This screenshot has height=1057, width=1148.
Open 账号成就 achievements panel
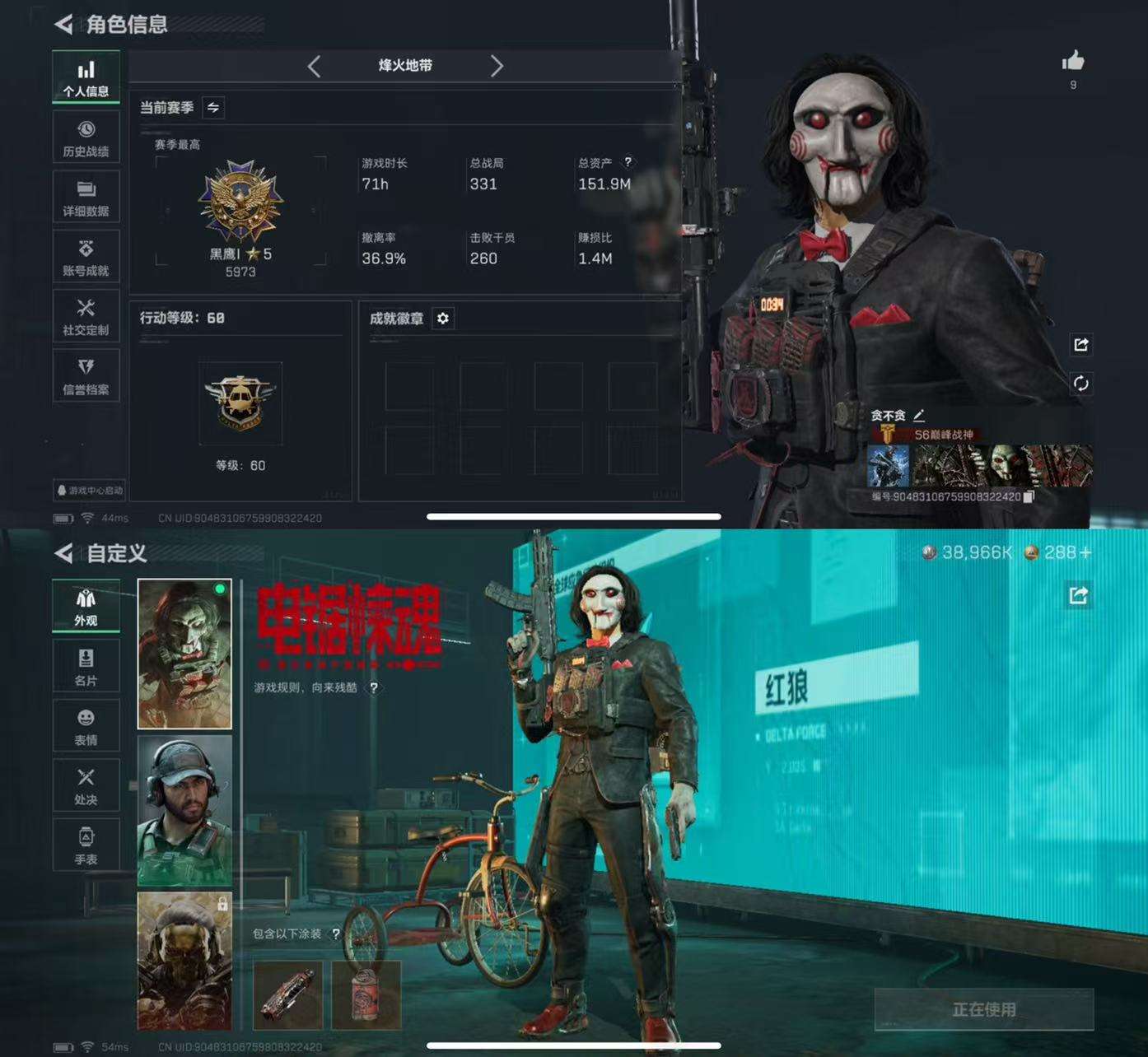[x=86, y=256]
